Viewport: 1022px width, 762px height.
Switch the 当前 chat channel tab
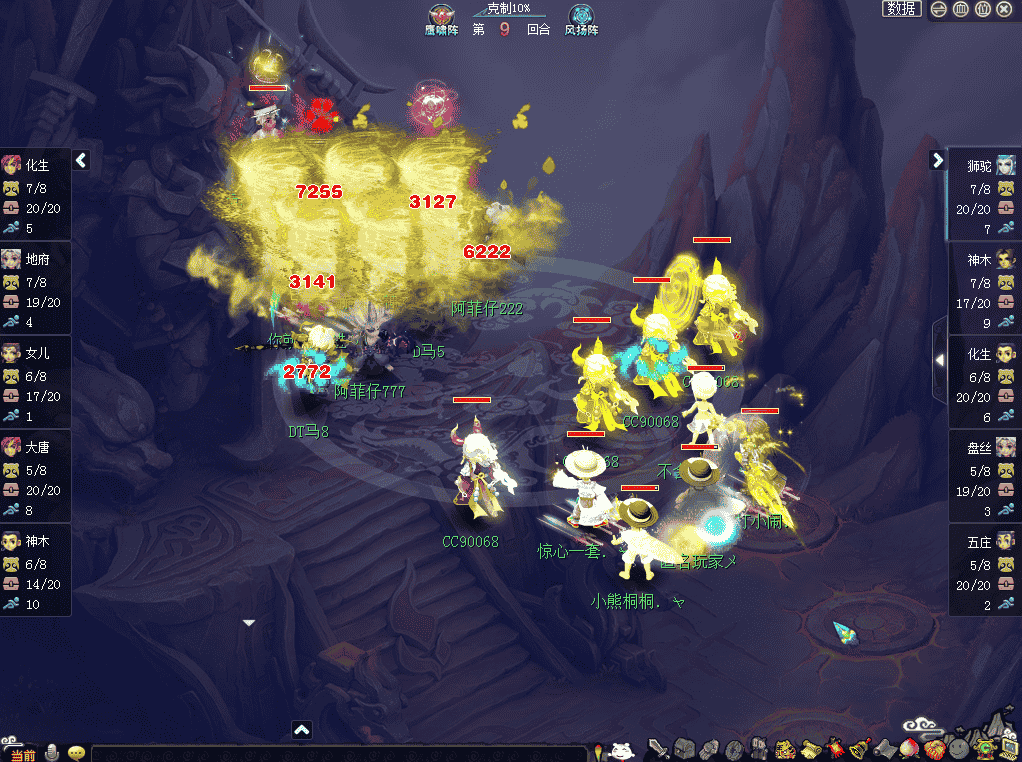[21, 753]
